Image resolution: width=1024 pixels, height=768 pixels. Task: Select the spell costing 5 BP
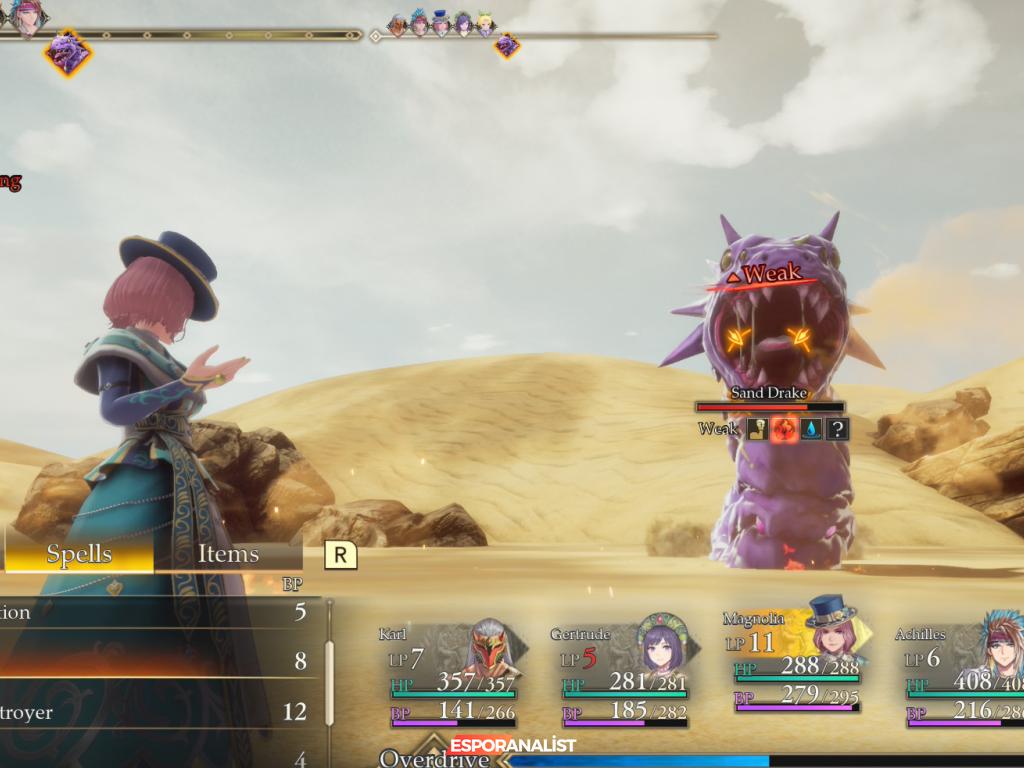click(x=160, y=612)
